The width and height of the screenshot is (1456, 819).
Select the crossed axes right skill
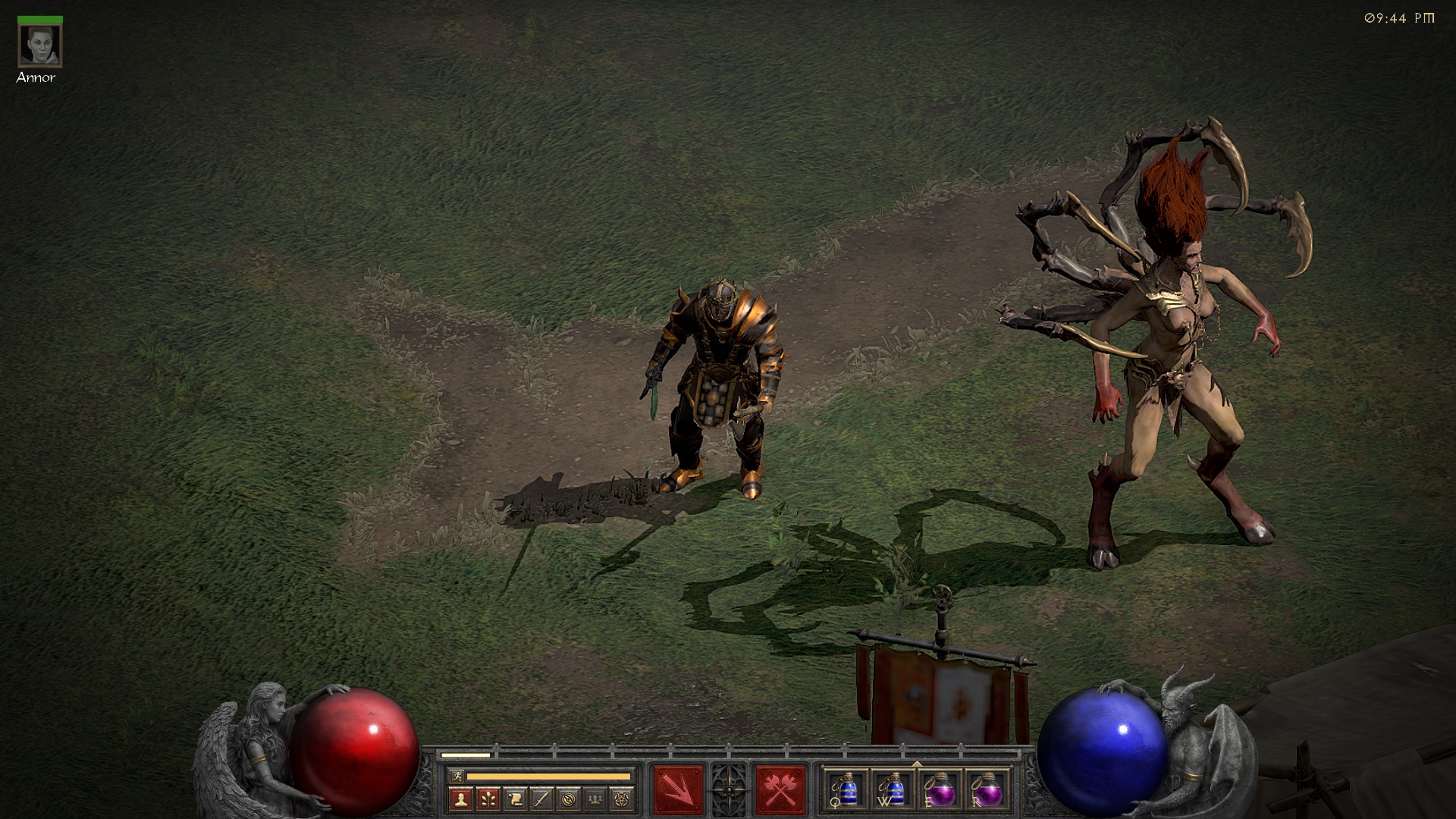pos(780,789)
